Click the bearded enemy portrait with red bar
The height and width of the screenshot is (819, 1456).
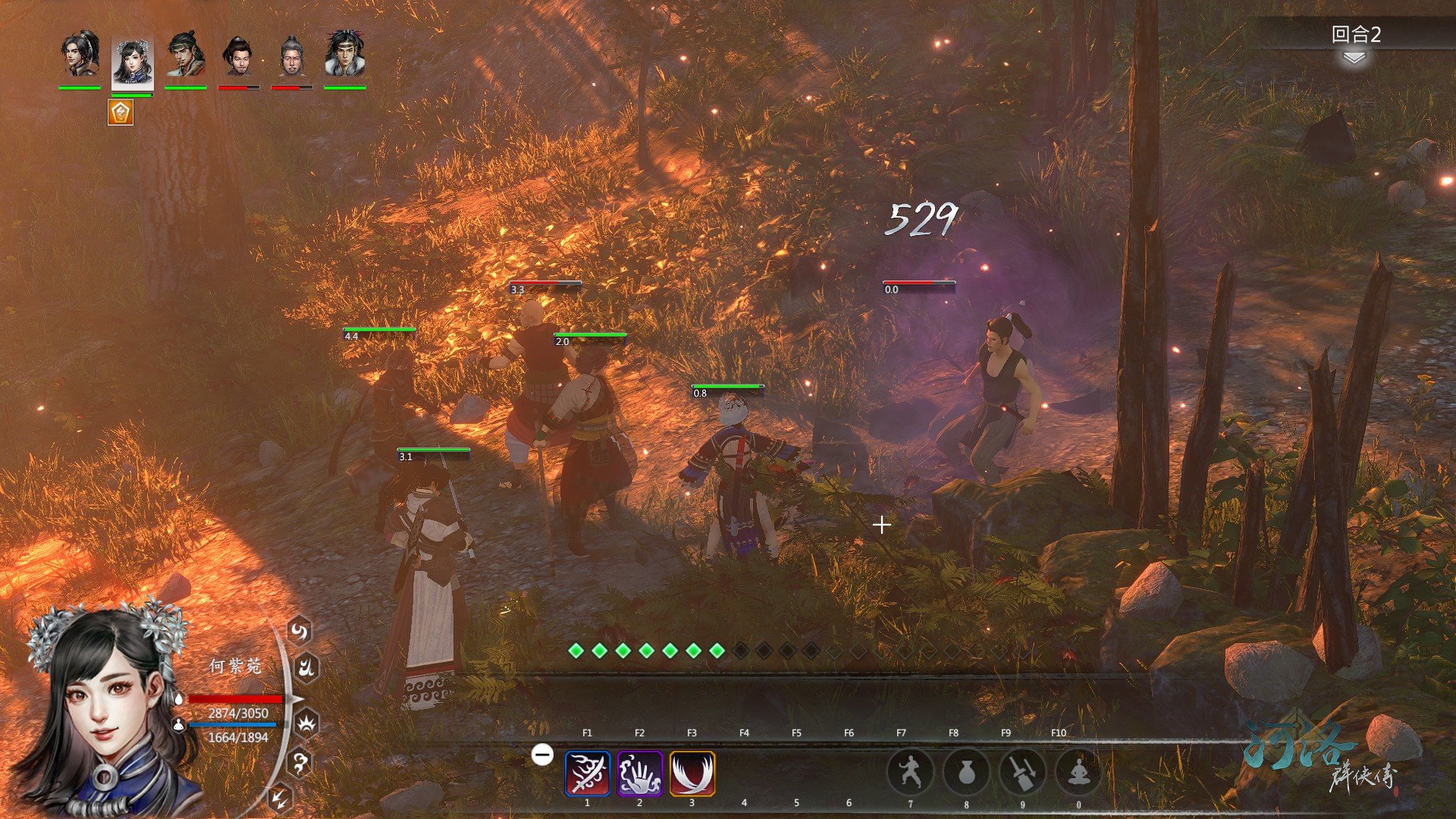[239, 55]
